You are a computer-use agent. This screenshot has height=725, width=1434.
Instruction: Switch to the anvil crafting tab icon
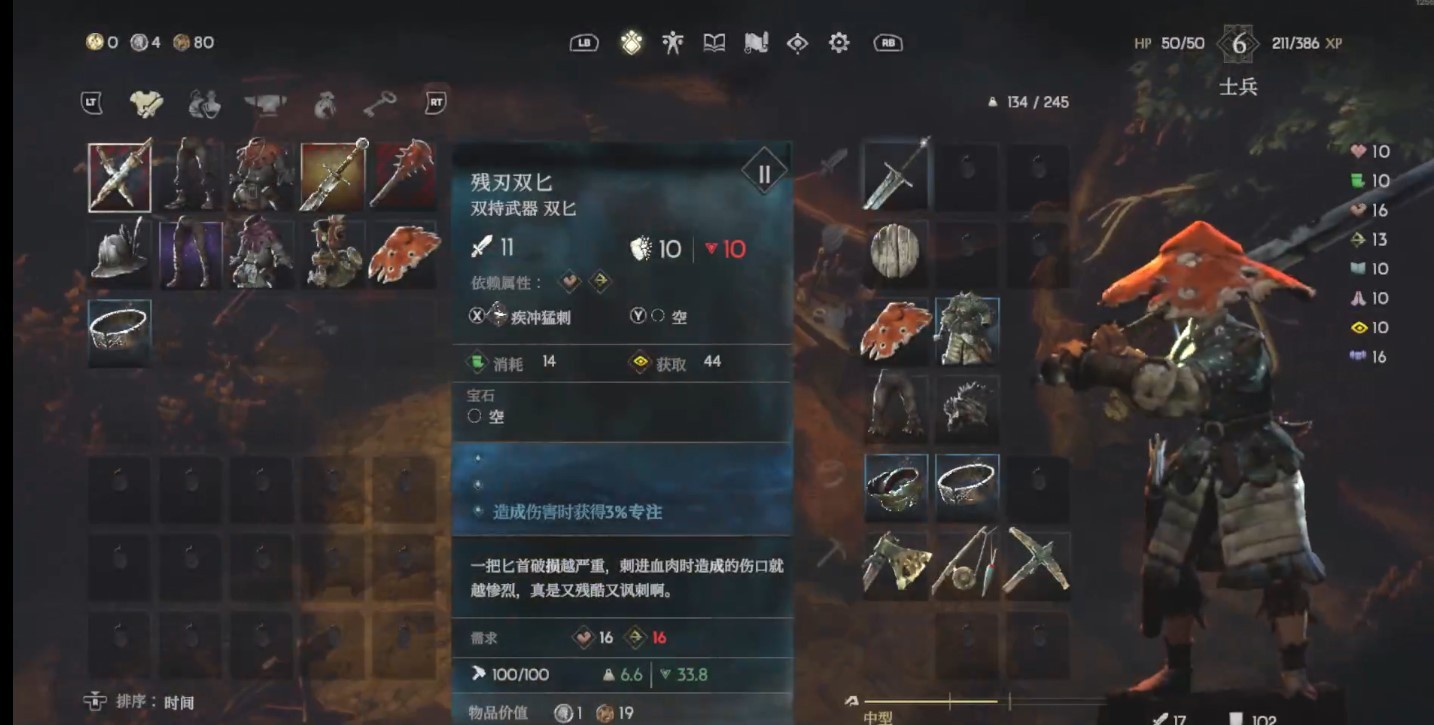pyautogui.click(x=264, y=102)
